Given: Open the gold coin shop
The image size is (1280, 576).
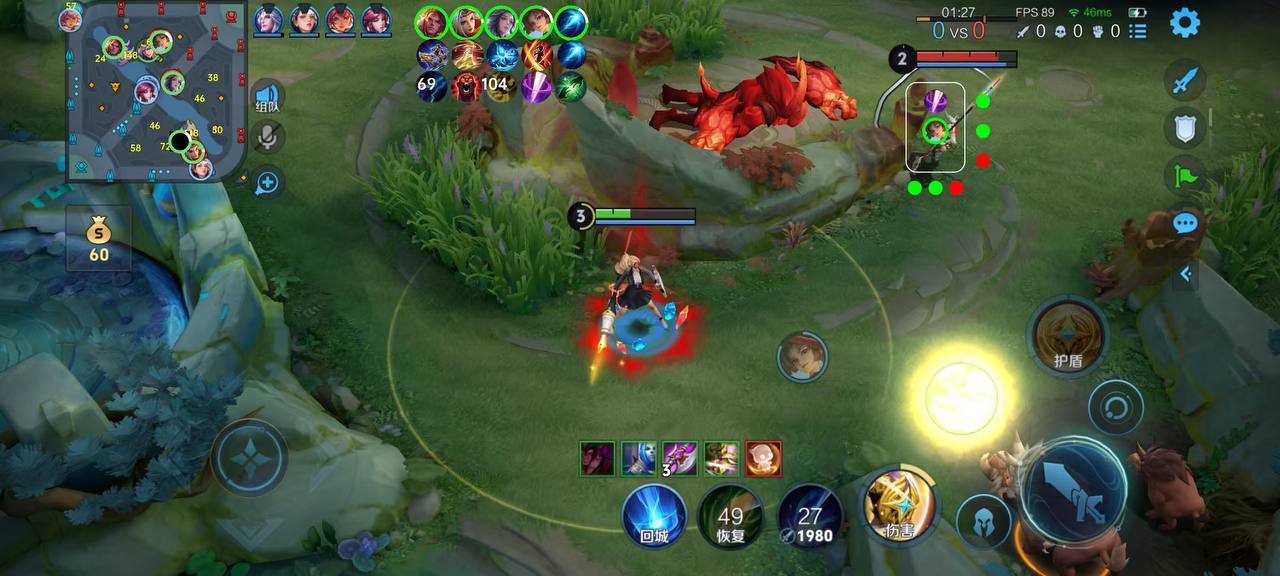Looking at the screenshot, I should tap(98, 240).
